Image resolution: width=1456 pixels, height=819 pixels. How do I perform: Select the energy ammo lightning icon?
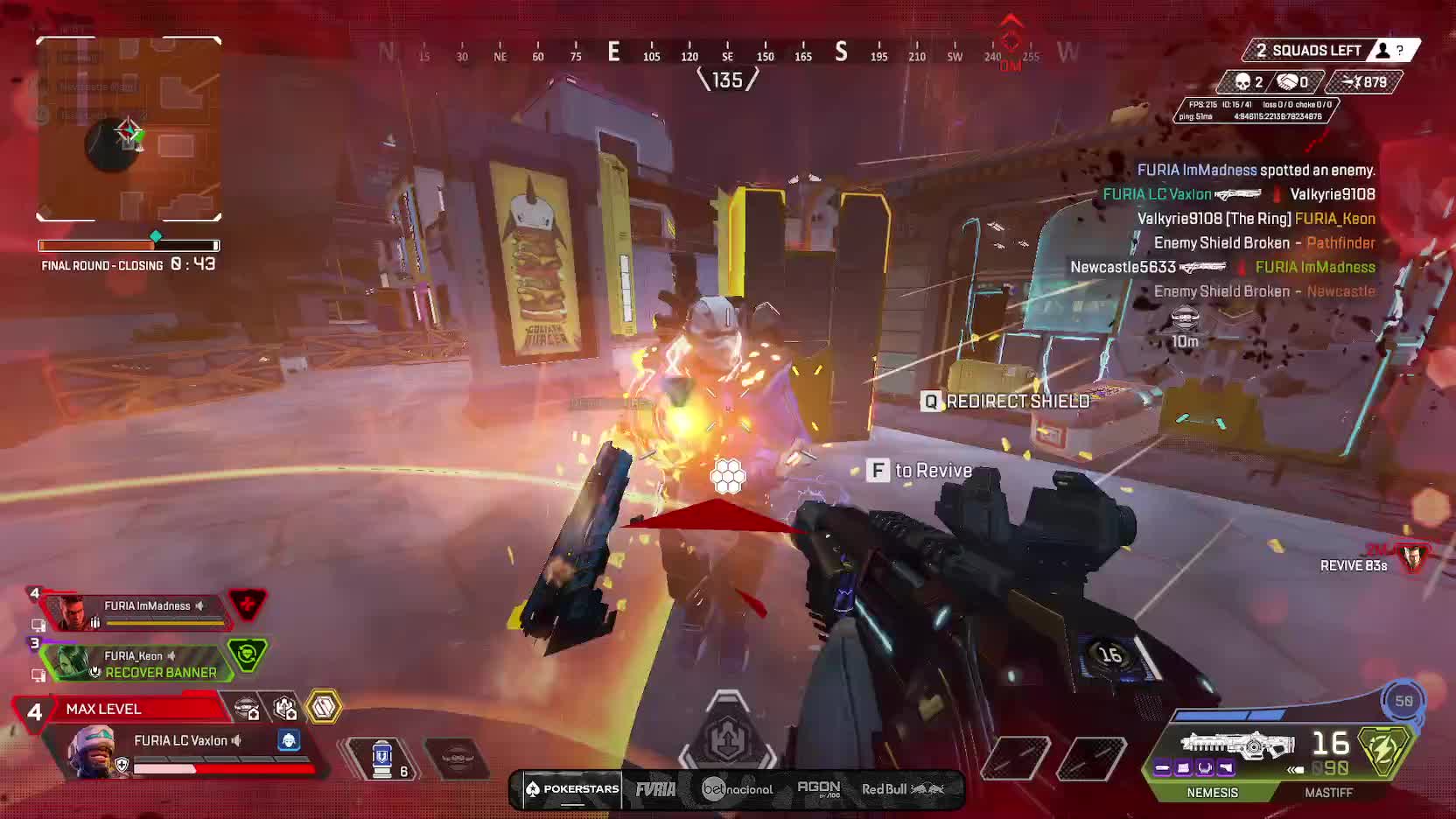pos(1384,750)
